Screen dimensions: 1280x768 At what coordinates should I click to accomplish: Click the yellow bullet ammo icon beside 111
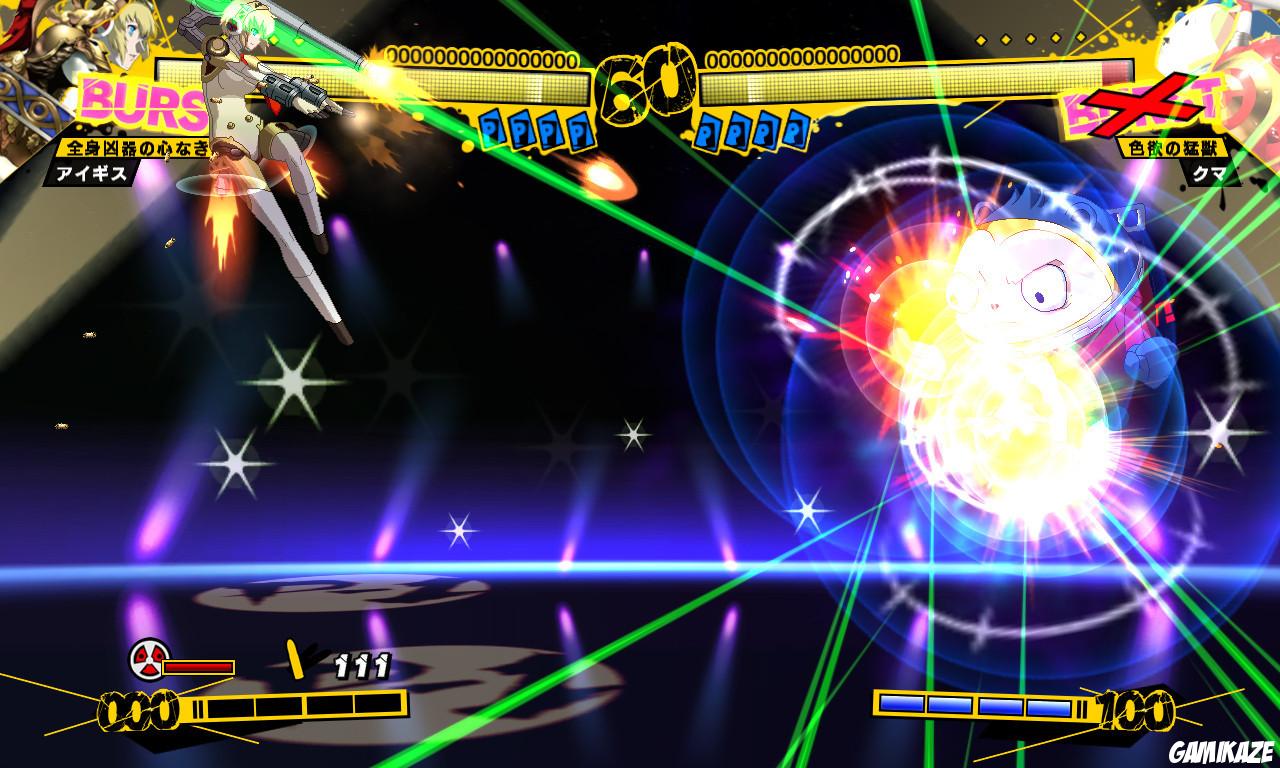[295, 658]
